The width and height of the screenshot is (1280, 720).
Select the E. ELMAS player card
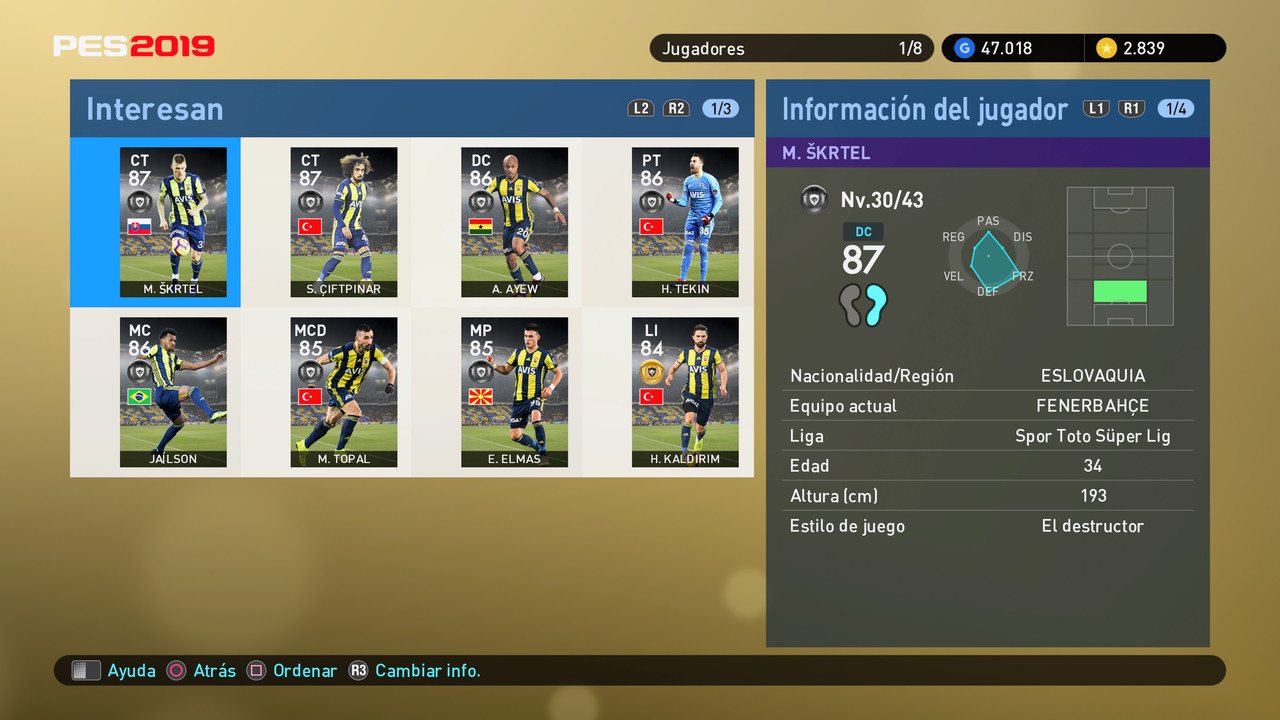514,392
